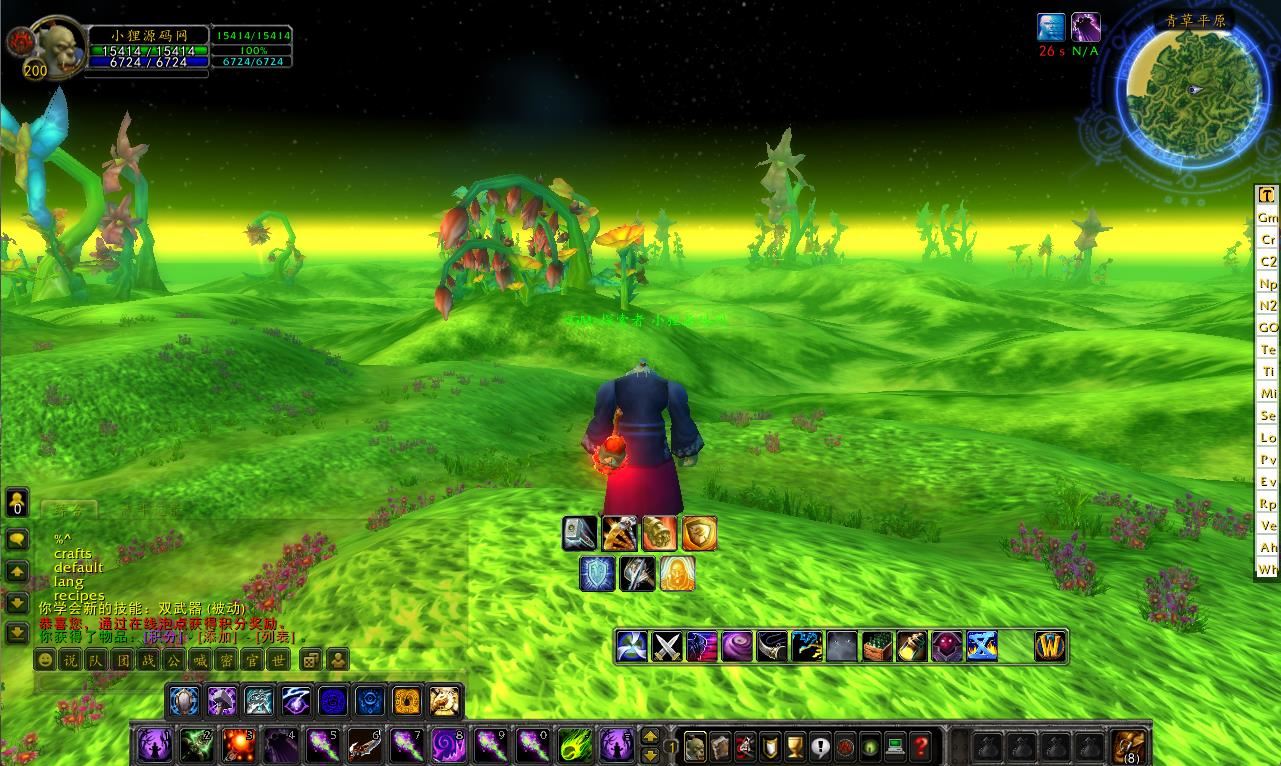Click the crate of green bottles icon
The image size is (1281, 766).
(x=877, y=646)
